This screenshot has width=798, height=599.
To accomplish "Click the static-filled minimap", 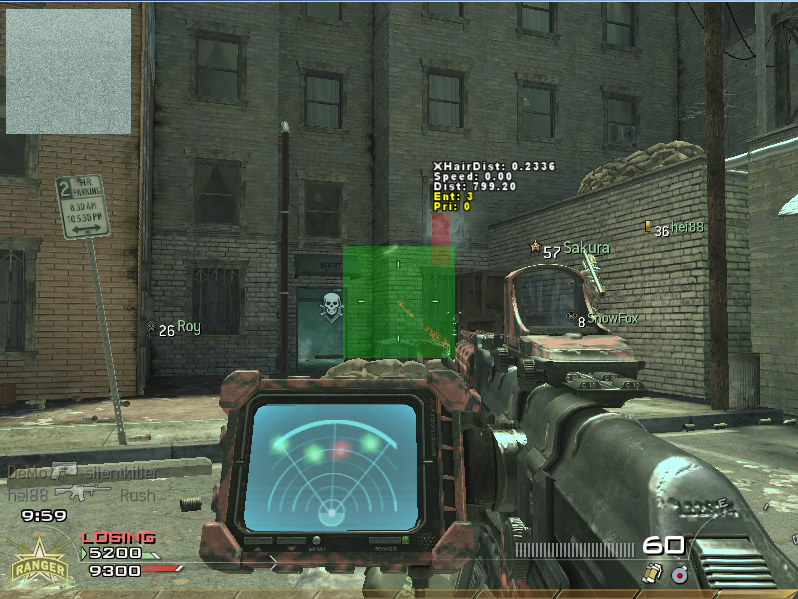I will coord(68,71).
